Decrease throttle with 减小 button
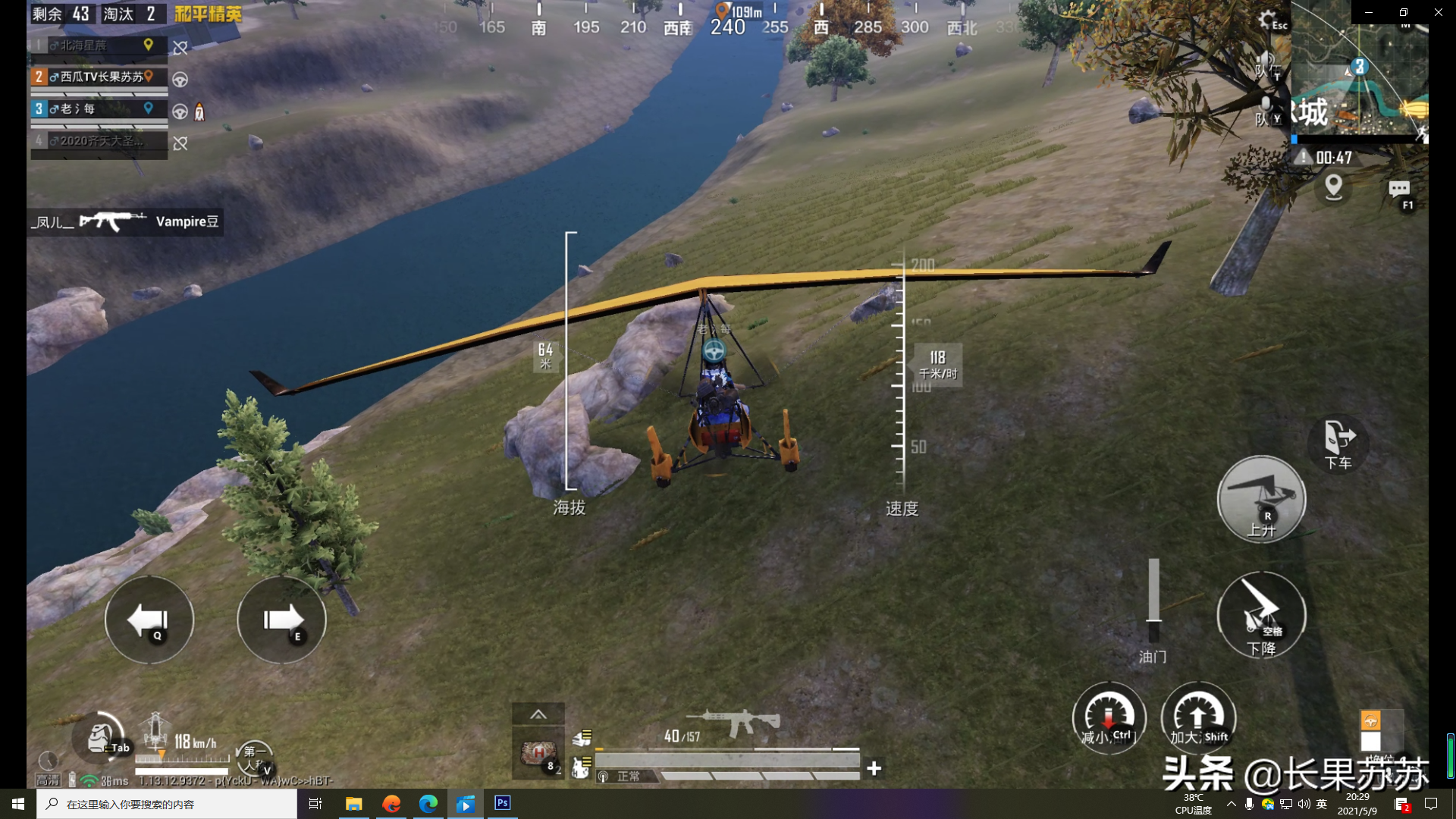The width and height of the screenshot is (1456, 819). (1108, 718)
